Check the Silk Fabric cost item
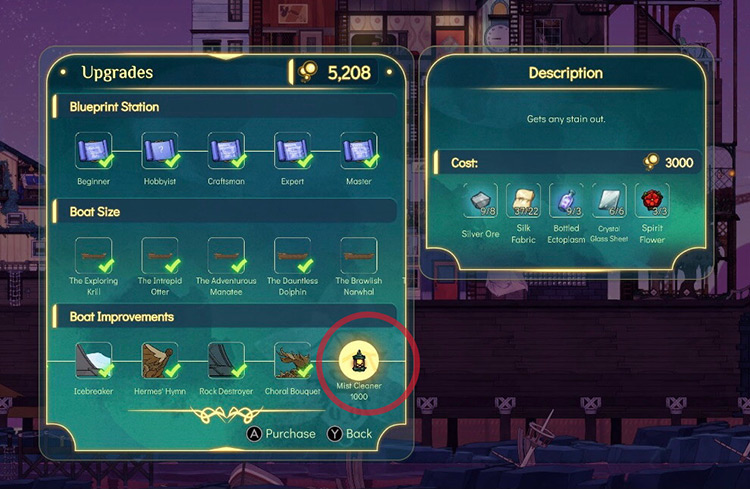Screen dimensions: 750x489 point(524,202)
